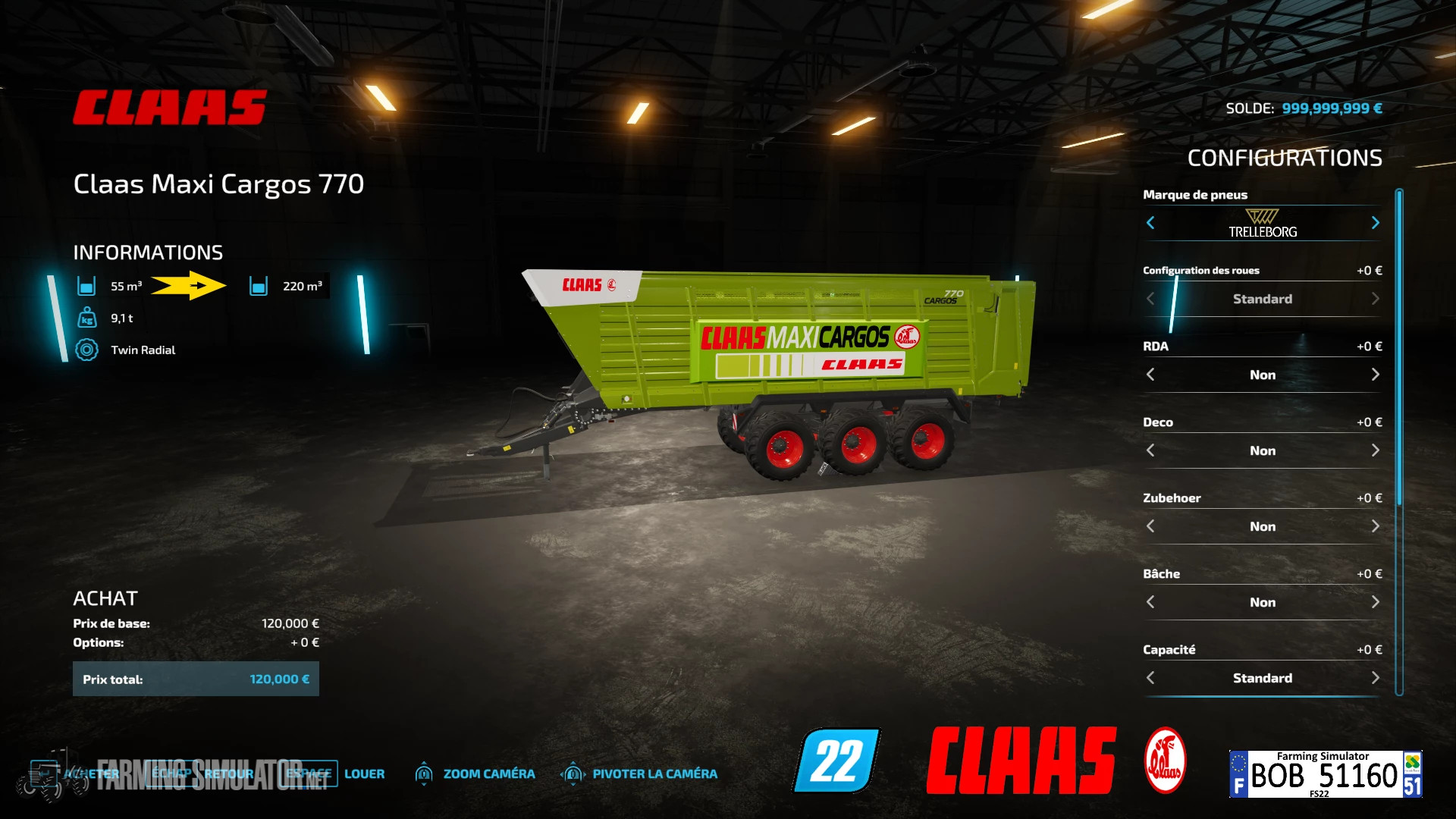
Task: Click the weight icon next to 9,1 t
Action: click(x=89, y=318)
